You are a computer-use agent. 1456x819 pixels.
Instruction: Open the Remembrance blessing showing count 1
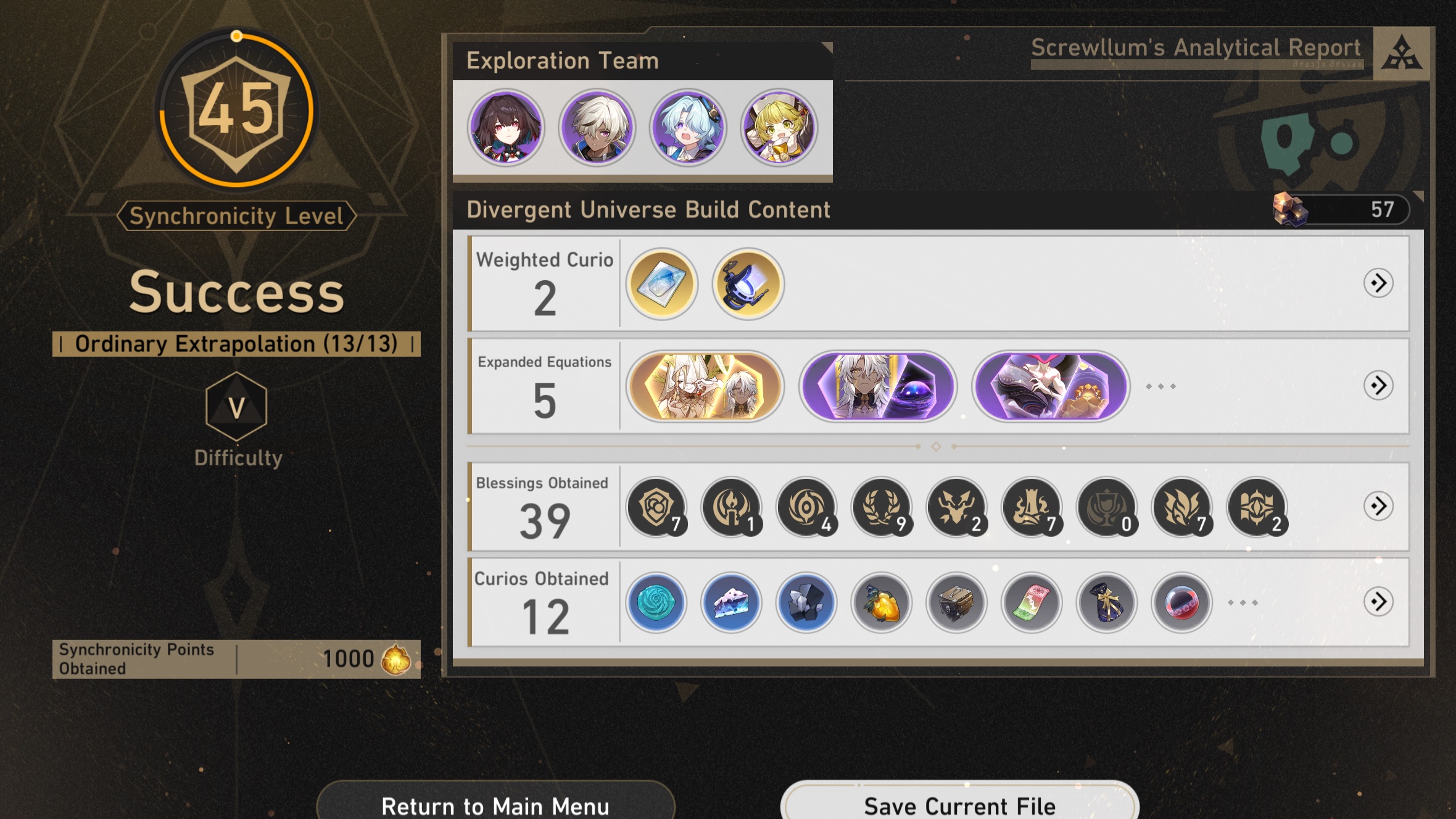click(731, 507)
